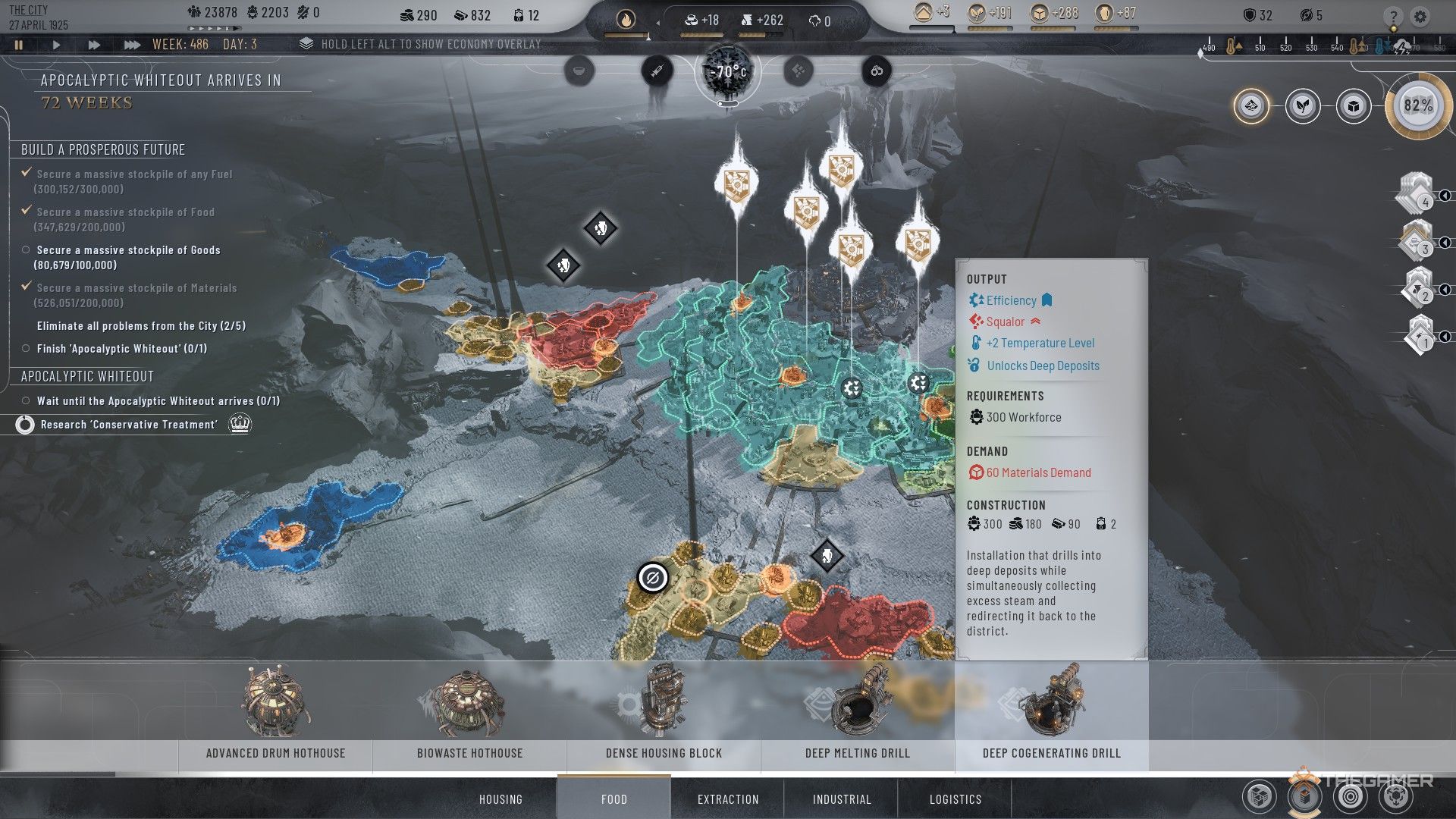Open the settings gear icon

1420,16
